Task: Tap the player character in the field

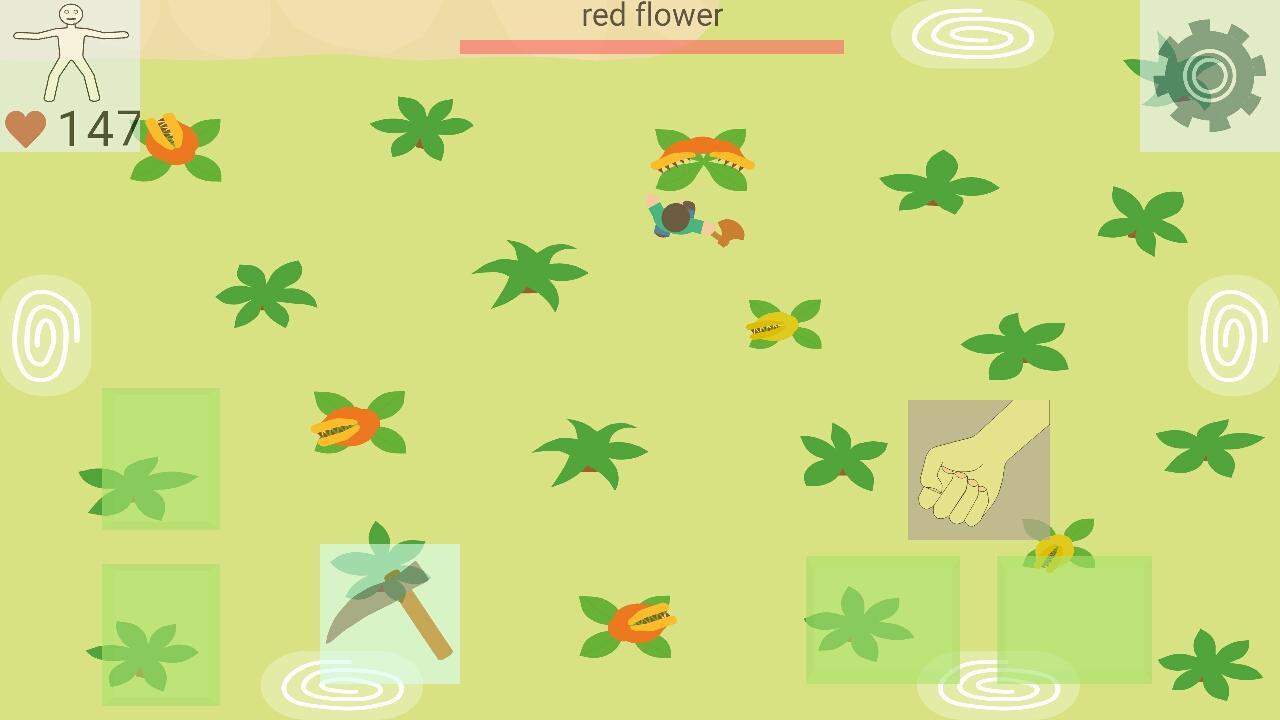Action: 675,220
